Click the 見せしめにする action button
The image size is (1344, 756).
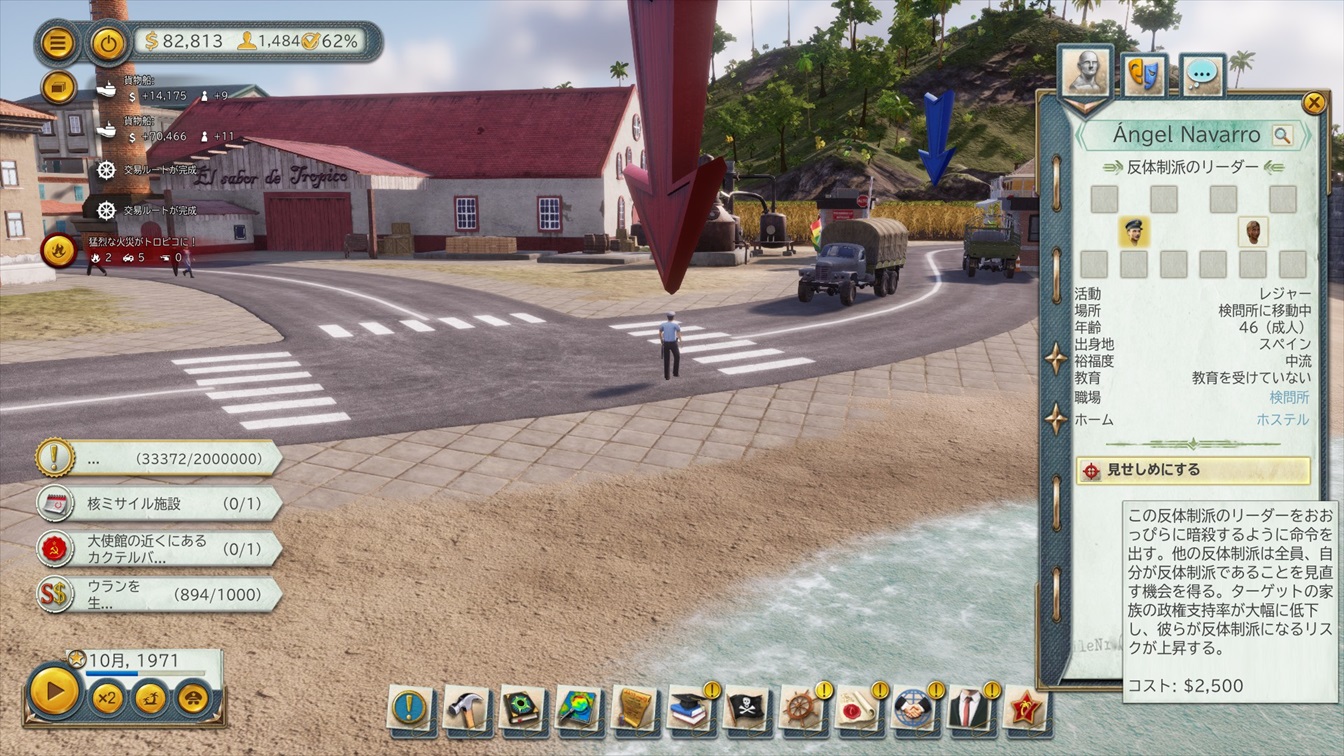point(1193,470)
